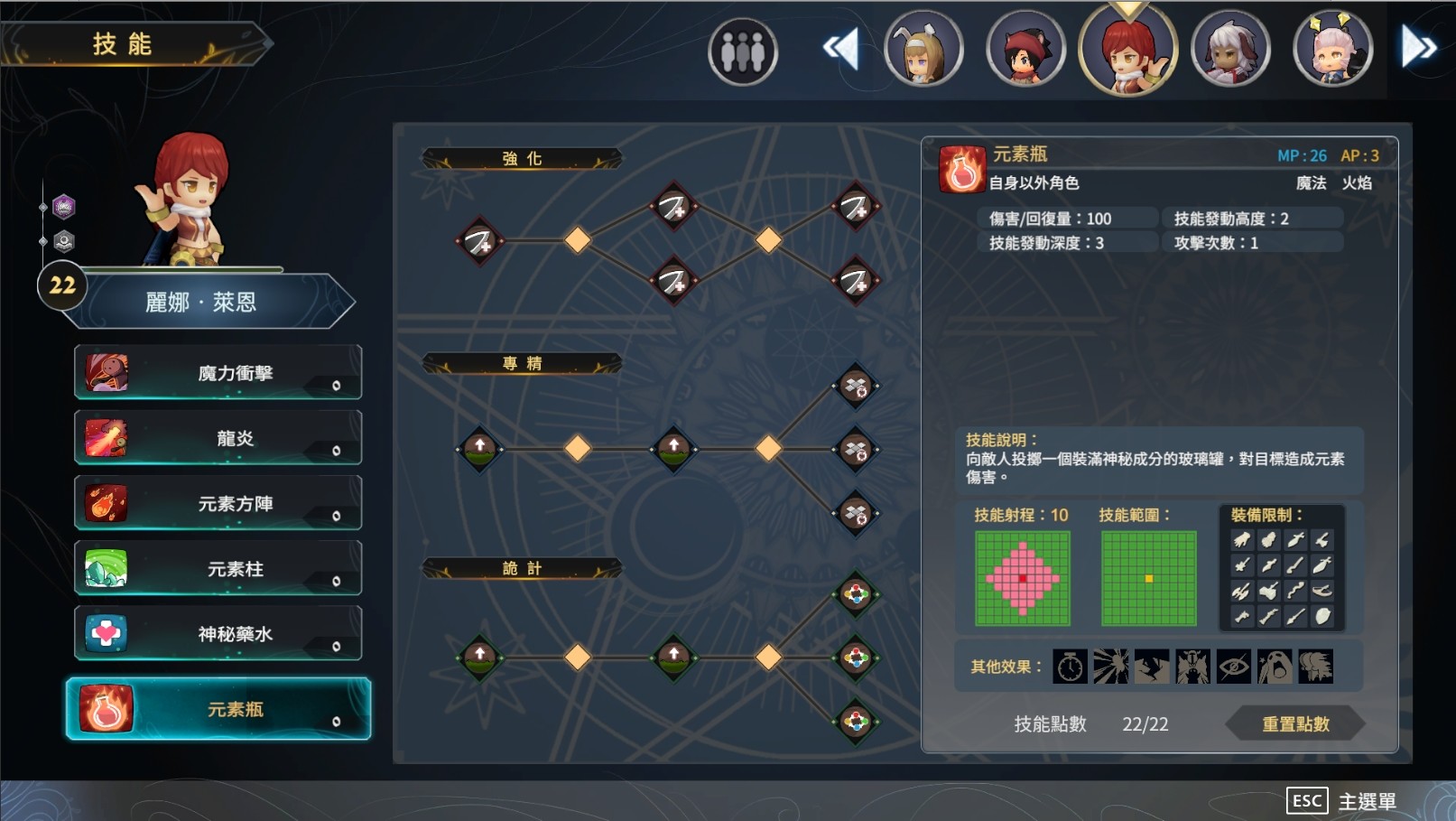Image resolution: width=1456 pixels, height=821 pixels.
Task: Toggle the first upgrade node in the 專精 tree
Action: coord(479,448)
